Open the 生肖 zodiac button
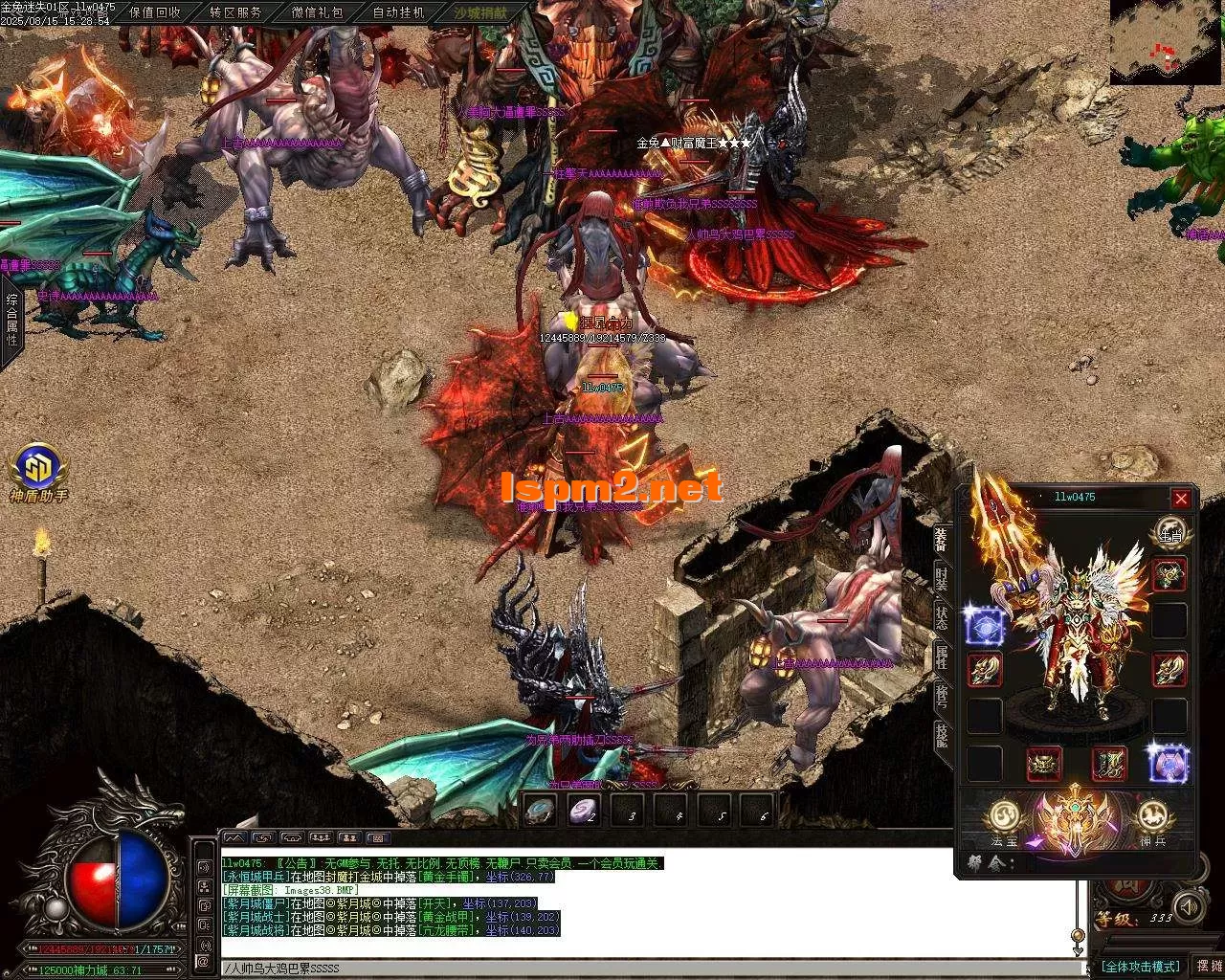The image size is (1225, 980). click(x=1169, y=533)
